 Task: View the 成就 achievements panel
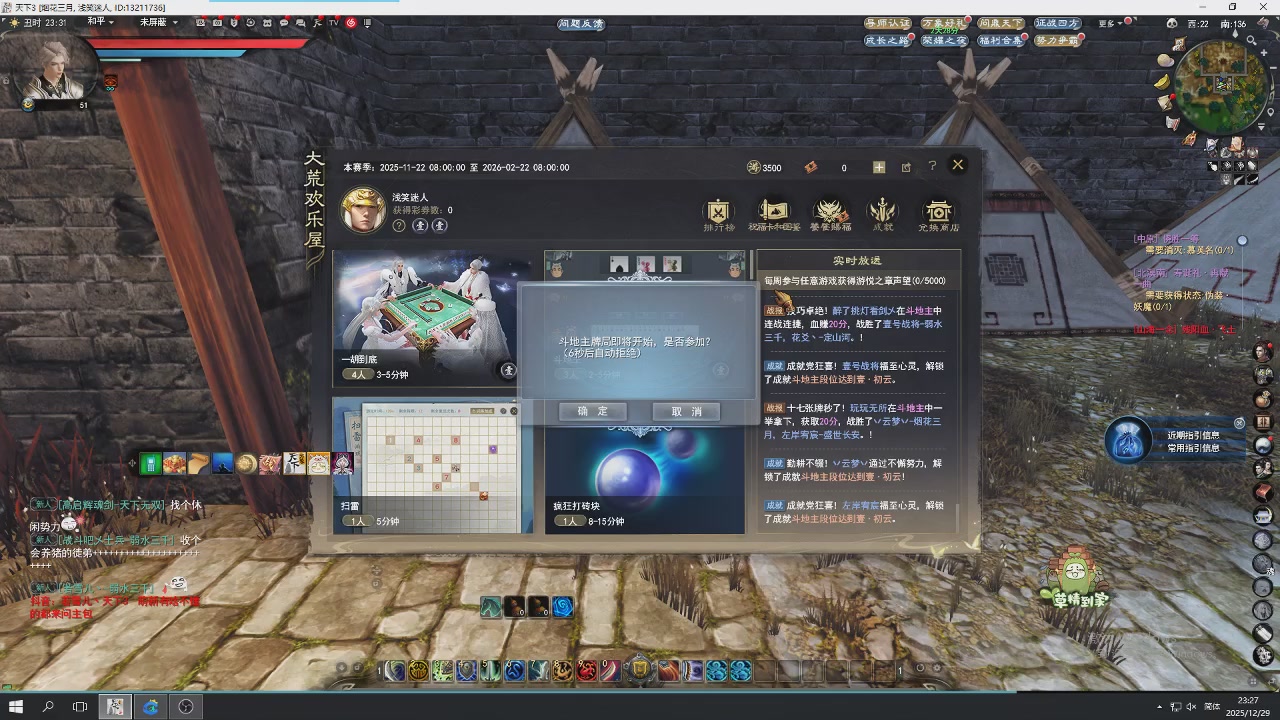(883, 213)
